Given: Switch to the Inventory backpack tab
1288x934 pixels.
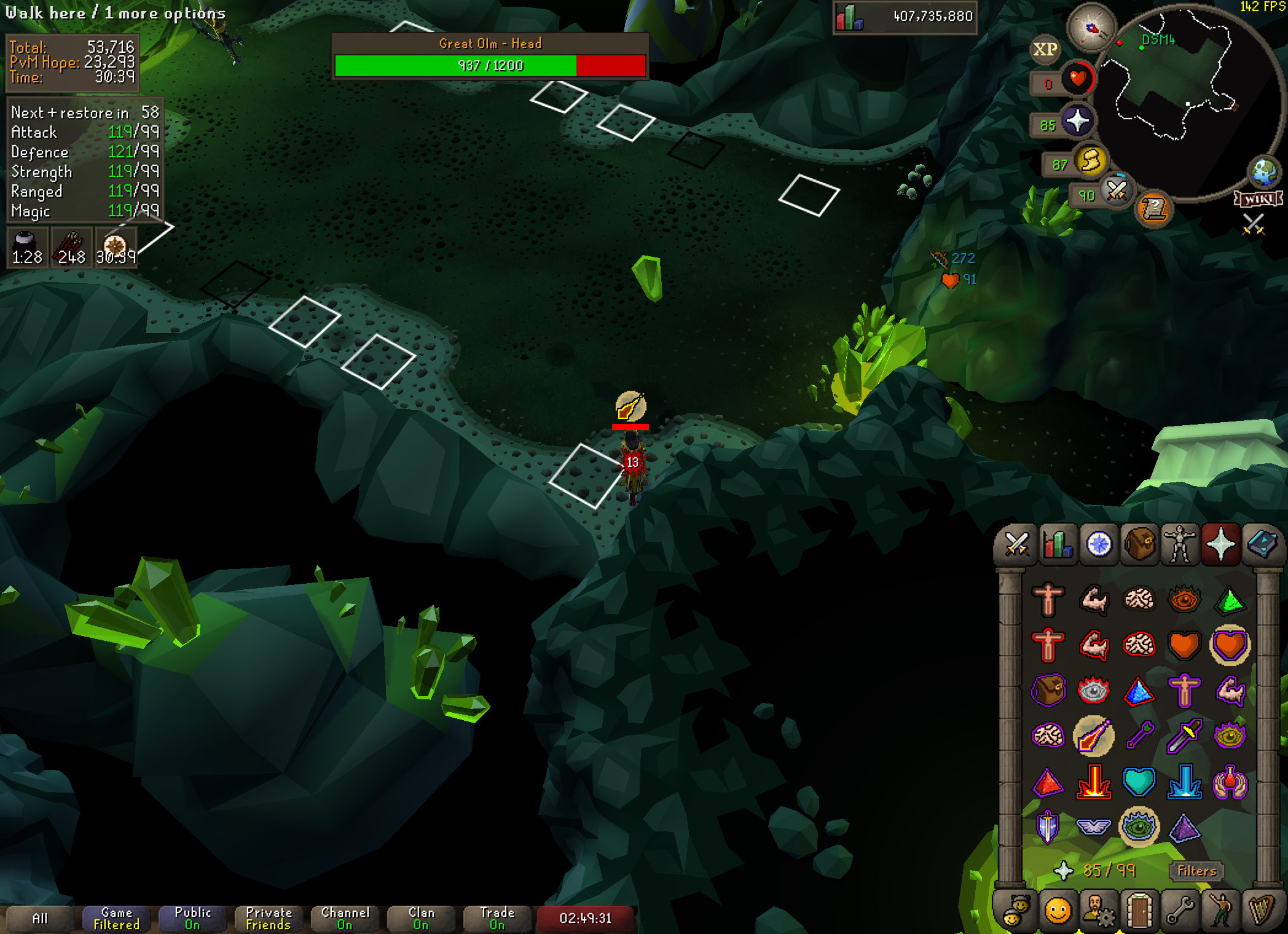Looking at the screenshot, I should pos(1139,544).
